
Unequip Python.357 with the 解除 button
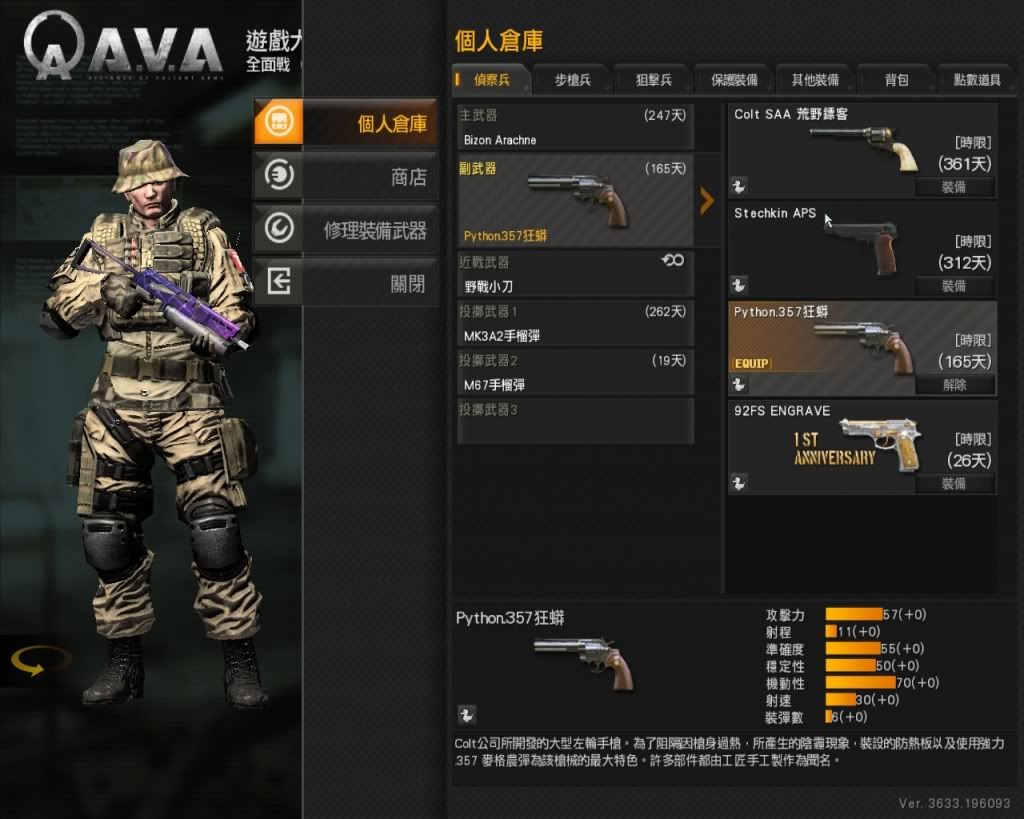pos(954,385)
